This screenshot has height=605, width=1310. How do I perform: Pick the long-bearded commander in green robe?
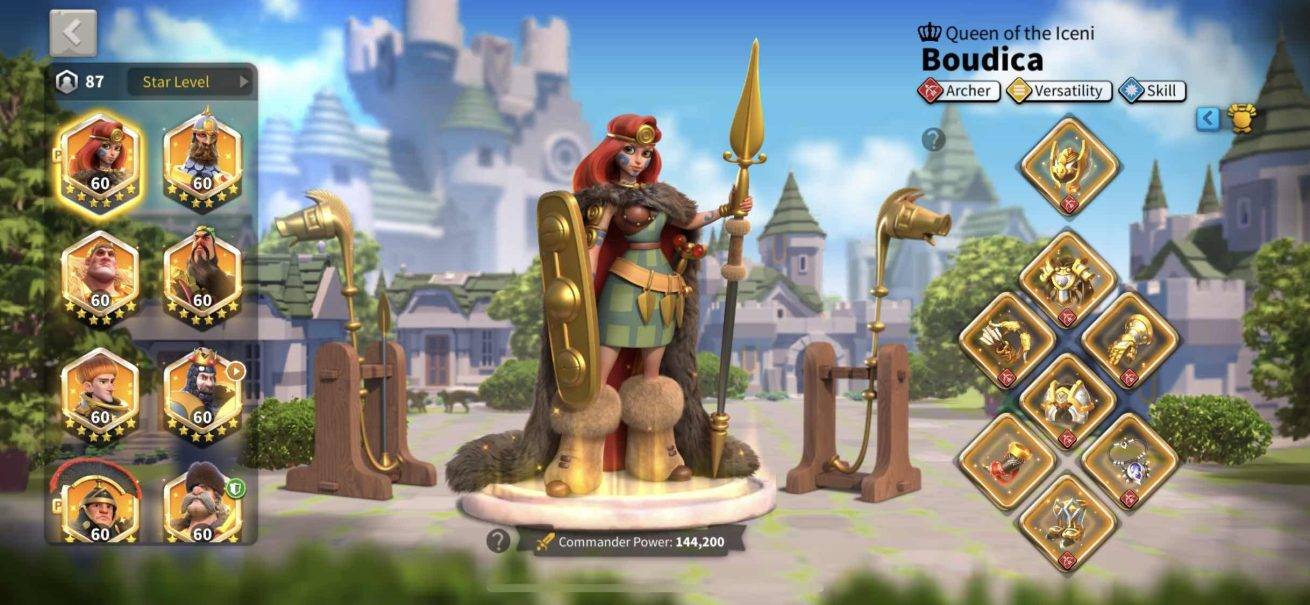[202, 277]
